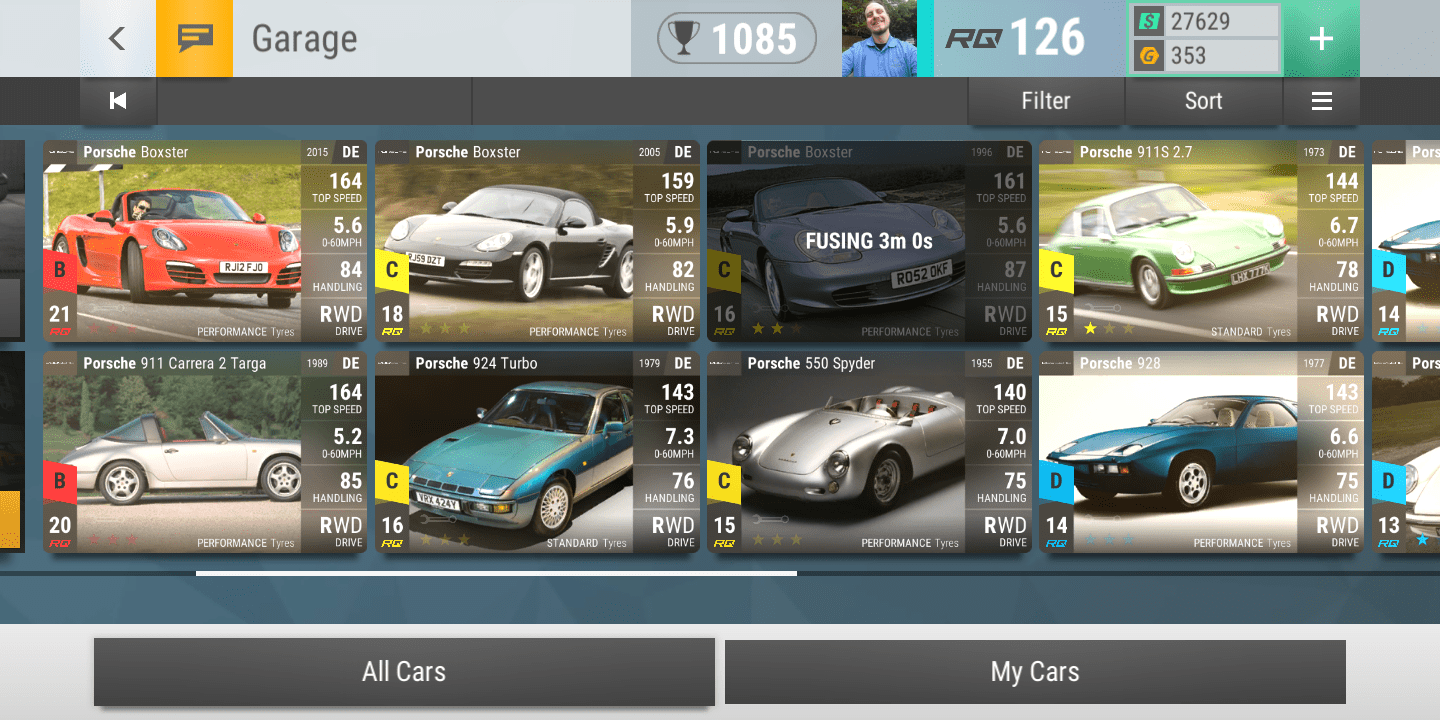Click the trophy counter showing 1085
This screenshot has width=1440, height=720.
click(x=736, y=39)
